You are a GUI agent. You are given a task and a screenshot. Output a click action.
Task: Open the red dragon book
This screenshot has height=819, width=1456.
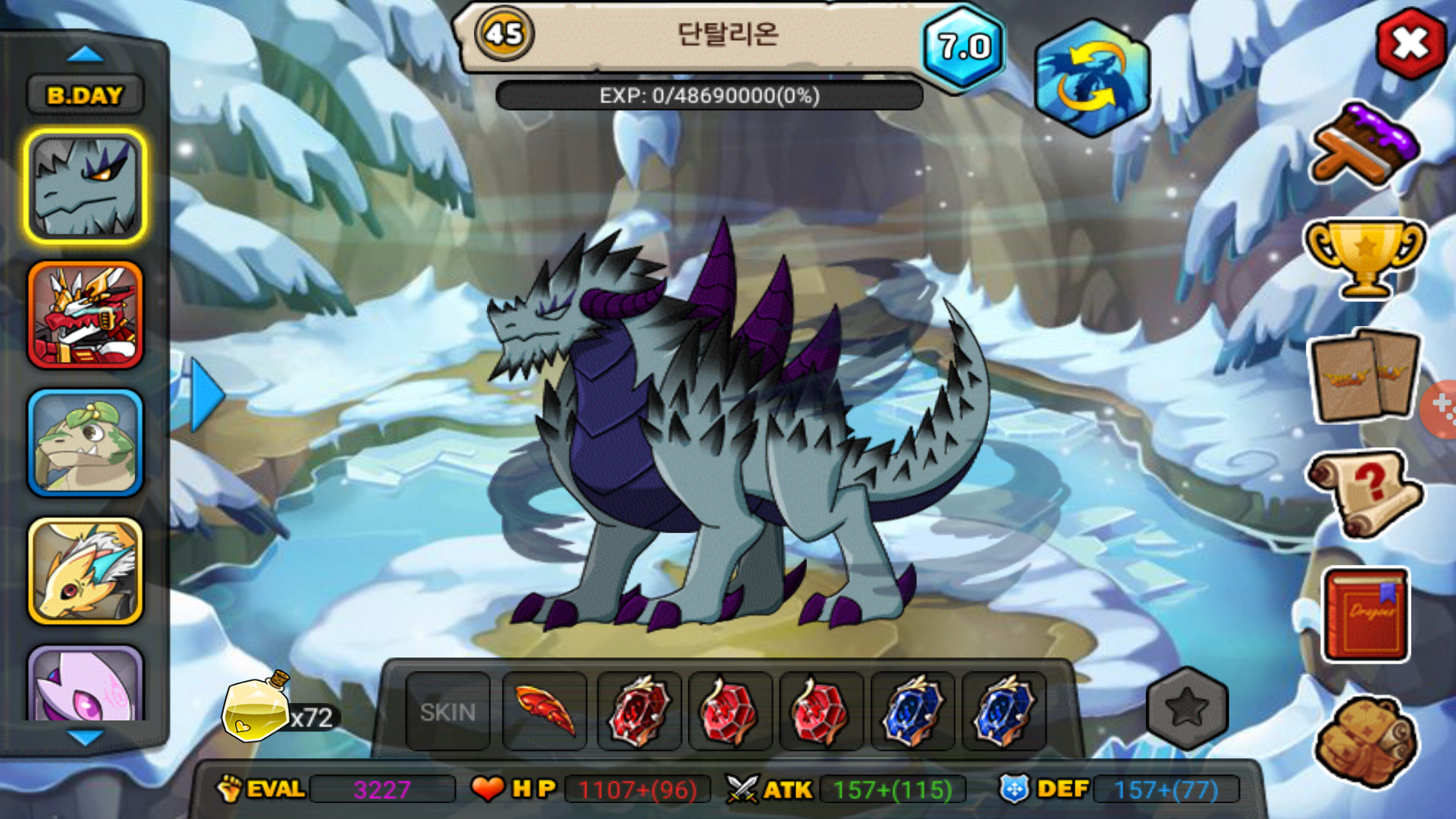click(x=1366, y=615)
